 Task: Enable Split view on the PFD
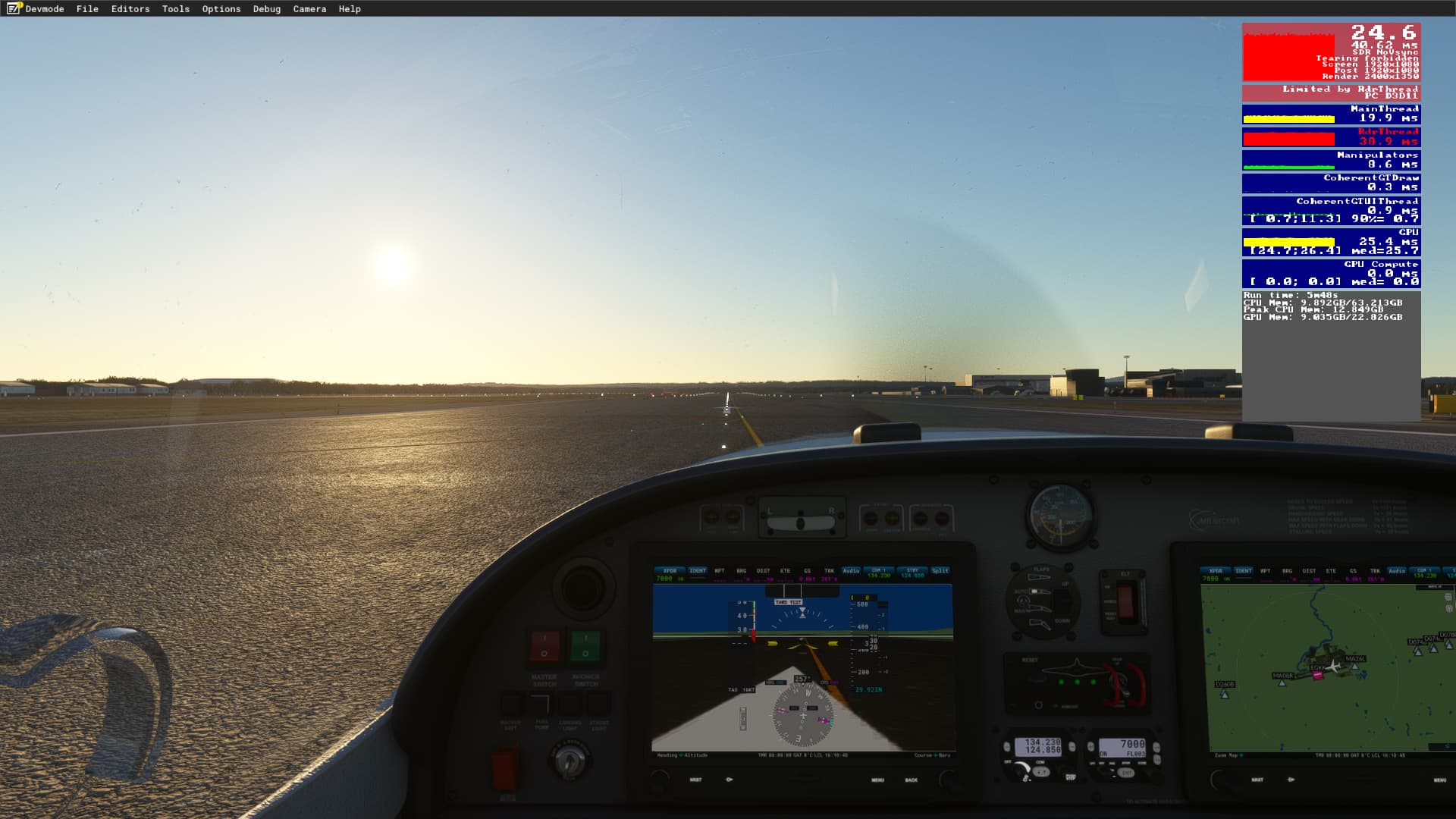click(940, 570)
